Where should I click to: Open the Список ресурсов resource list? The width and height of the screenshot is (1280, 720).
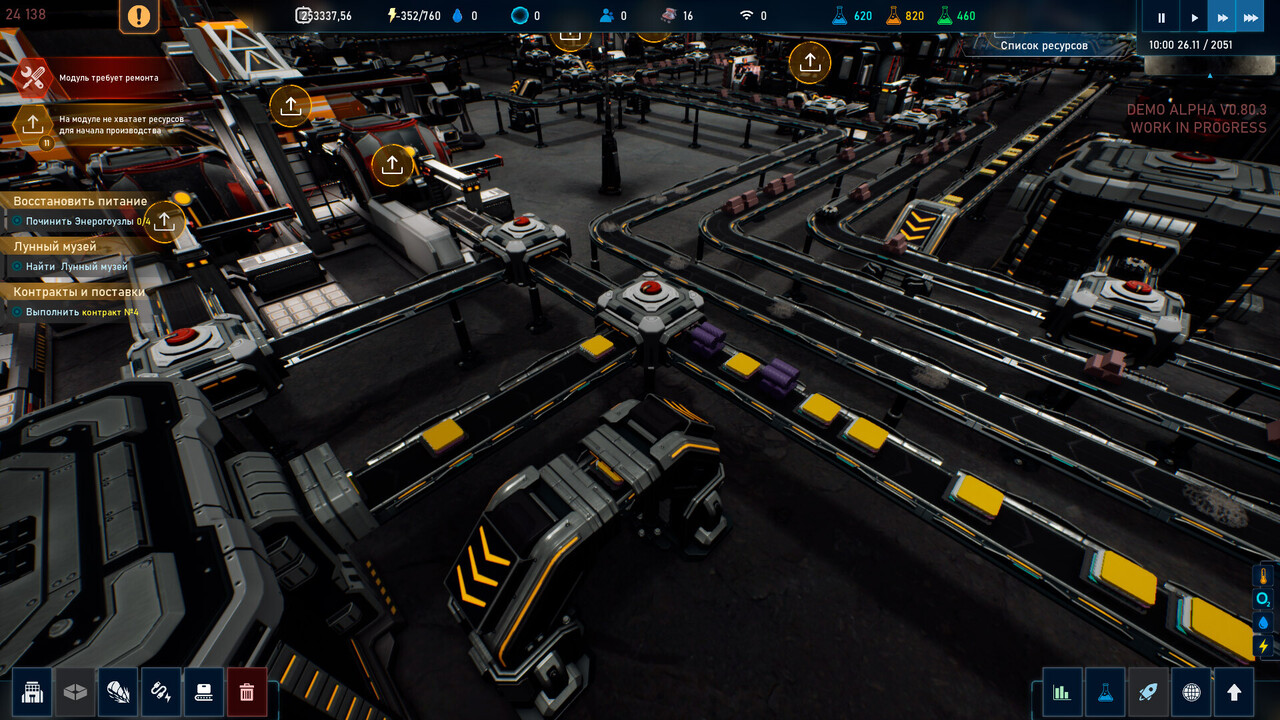(x=1044, y=45)
